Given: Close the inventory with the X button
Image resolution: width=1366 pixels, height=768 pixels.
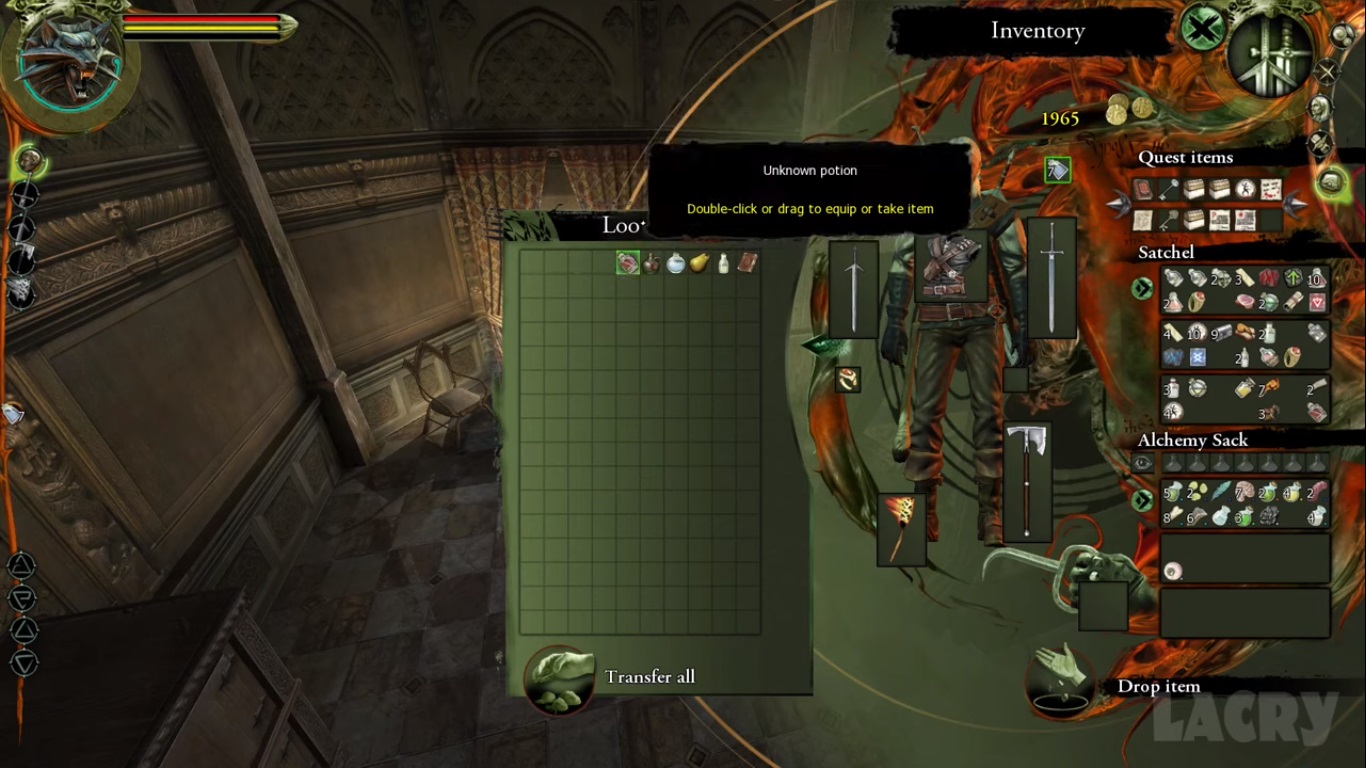Looking at the screenshot, I should click(1203, 28).
